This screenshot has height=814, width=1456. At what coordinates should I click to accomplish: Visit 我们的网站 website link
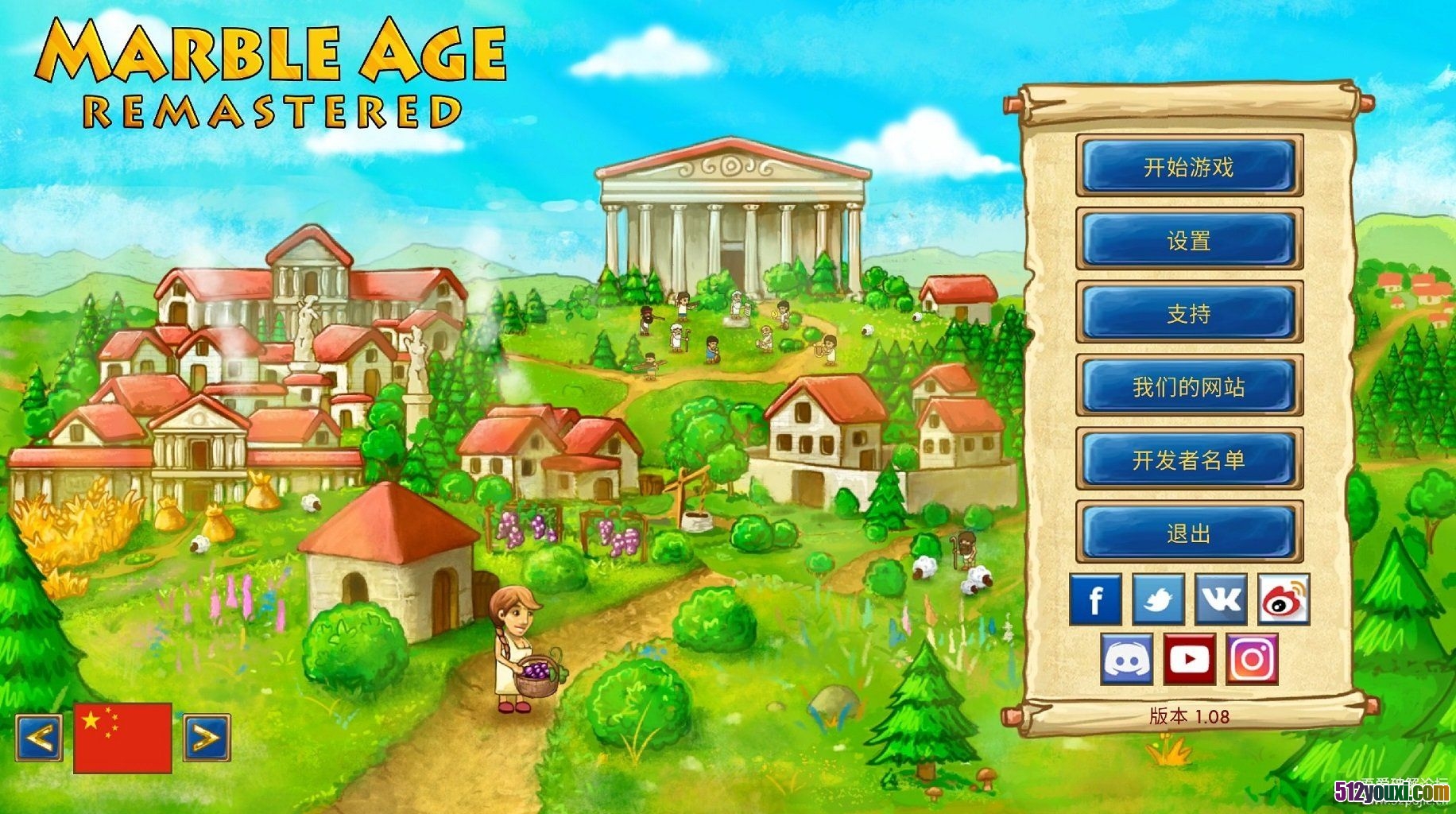click(x=1189, y=386)
